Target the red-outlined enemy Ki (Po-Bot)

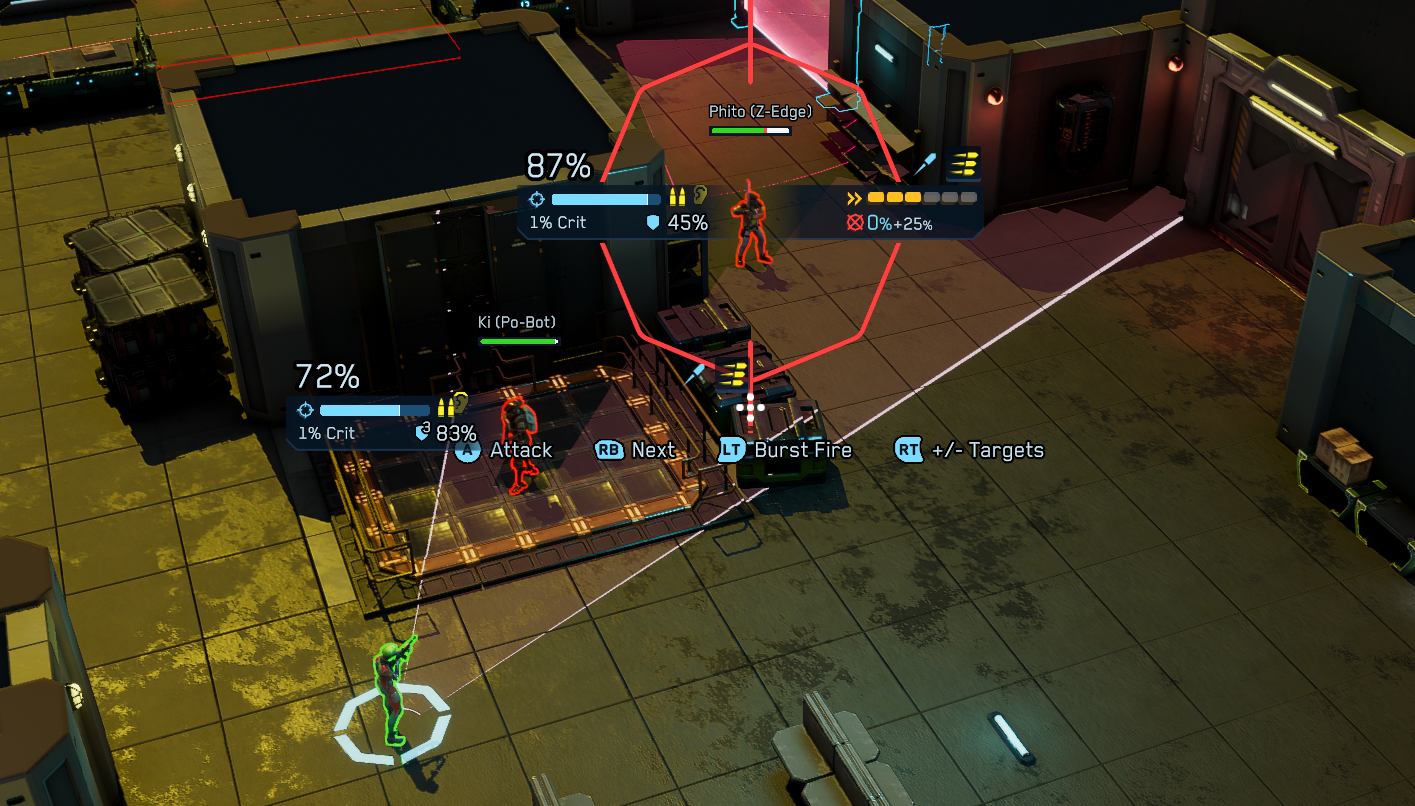pos(516,441)
